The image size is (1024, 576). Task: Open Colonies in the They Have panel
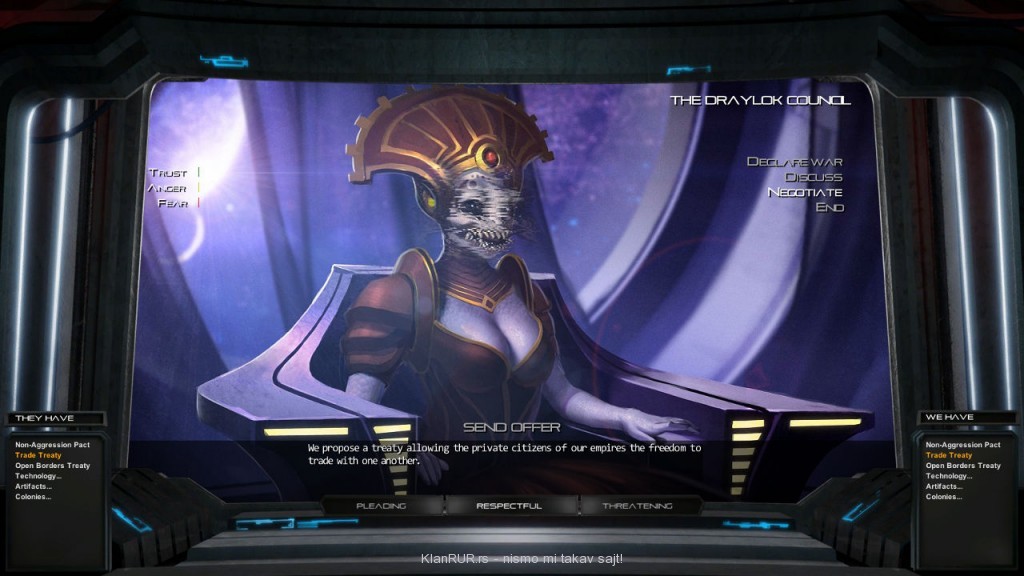click(x=33, y=497)
